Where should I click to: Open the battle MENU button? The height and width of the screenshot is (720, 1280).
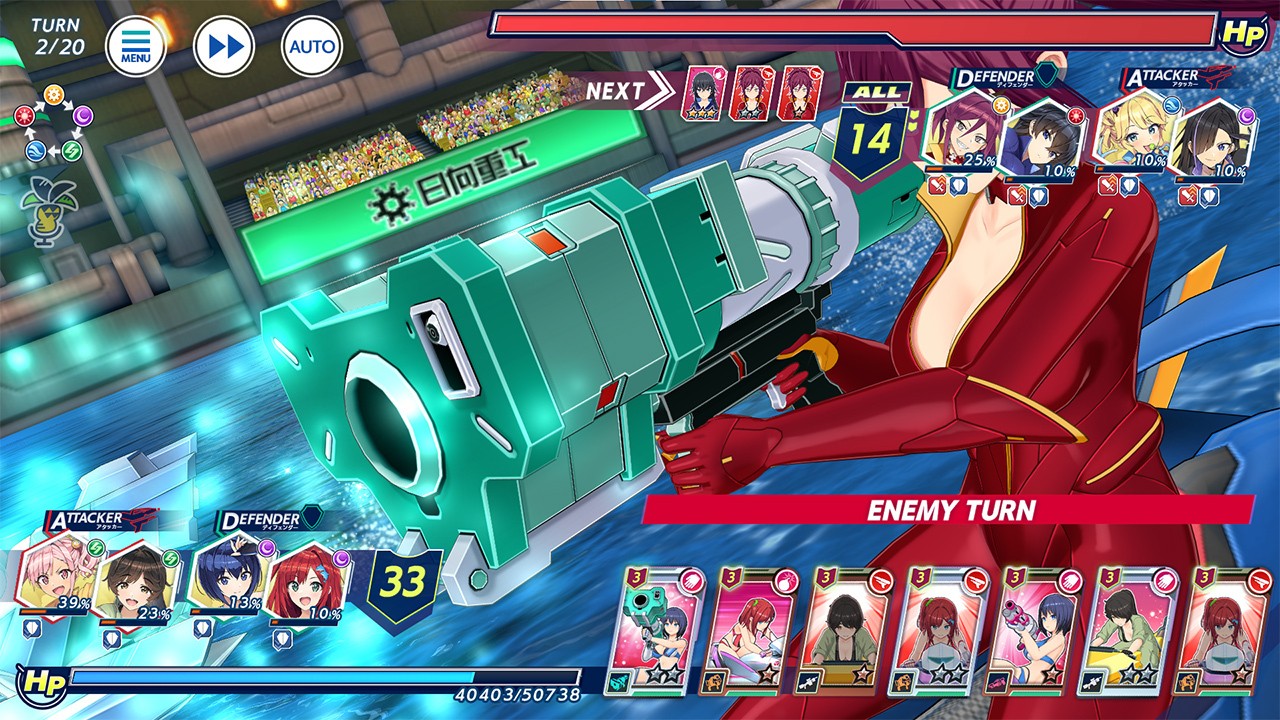pyautogui.click(x=136, y=46)
